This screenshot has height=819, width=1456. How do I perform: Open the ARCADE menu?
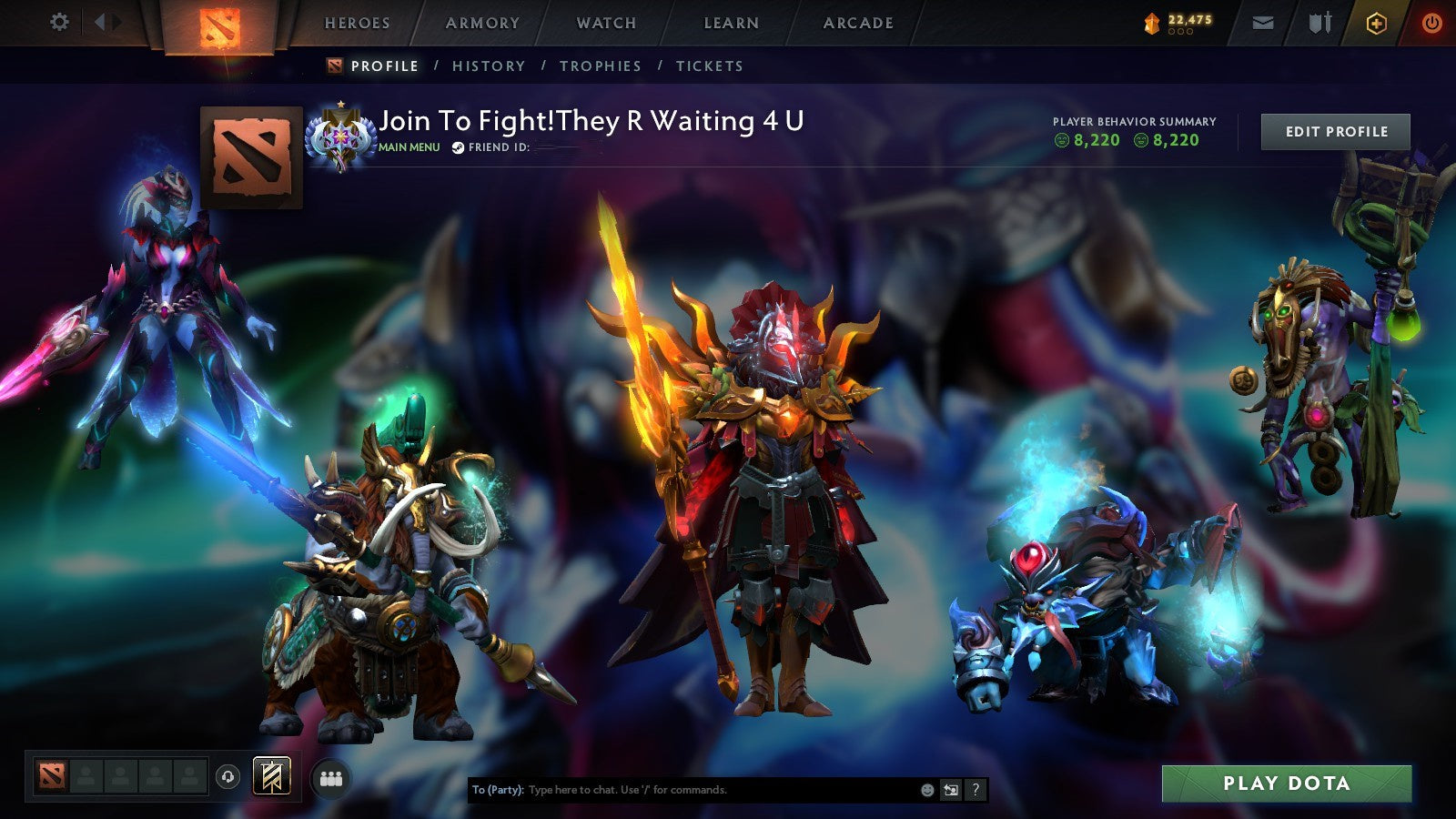click(859, 24)
